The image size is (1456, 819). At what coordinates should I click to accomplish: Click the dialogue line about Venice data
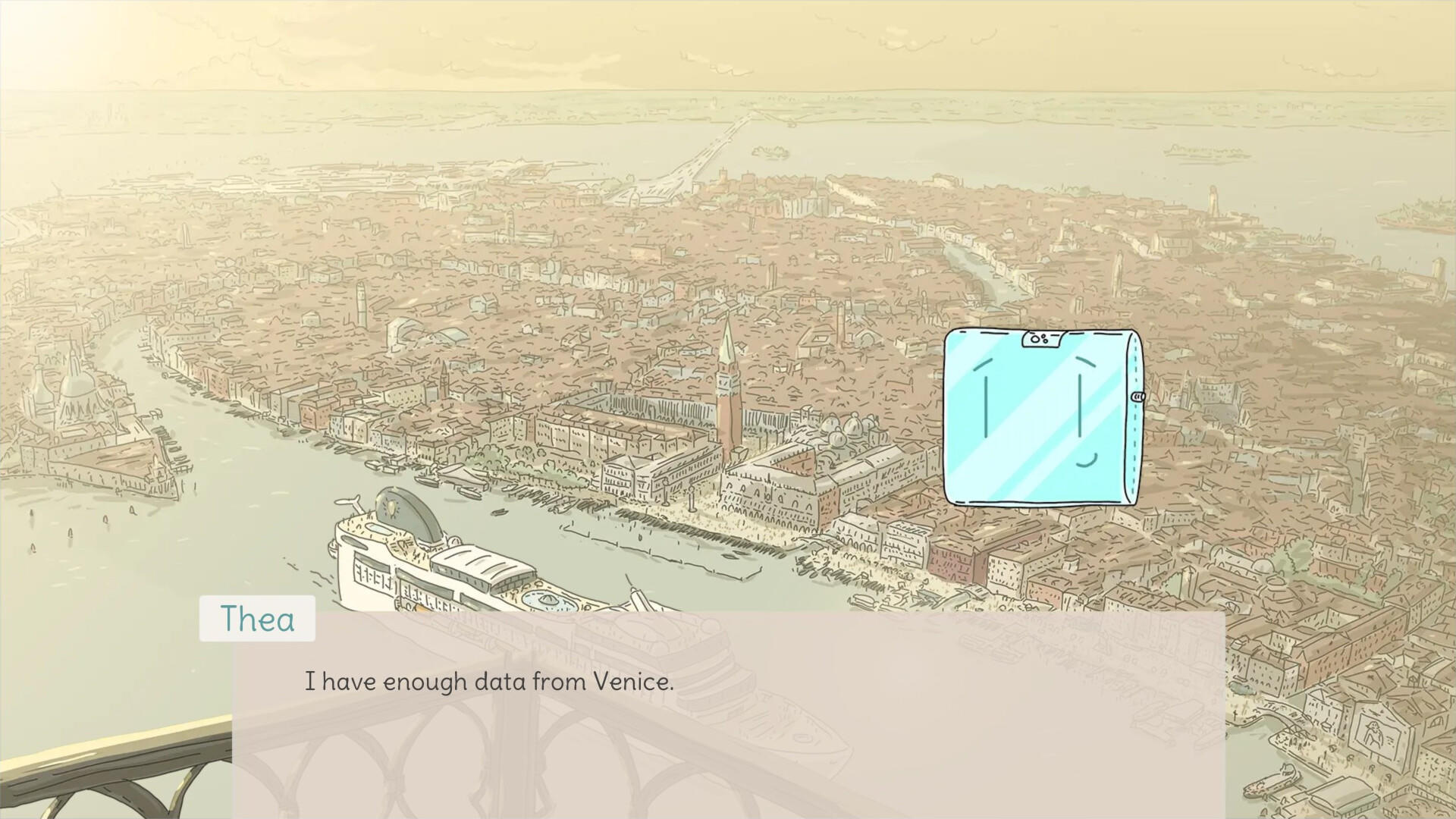489,681
